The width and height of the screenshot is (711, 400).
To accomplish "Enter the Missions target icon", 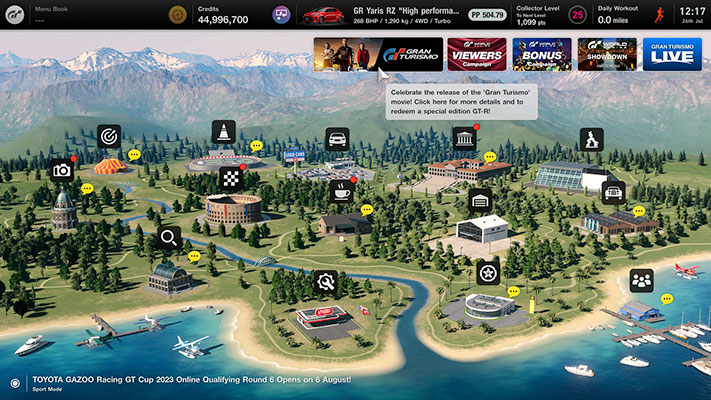I will 109,135.
